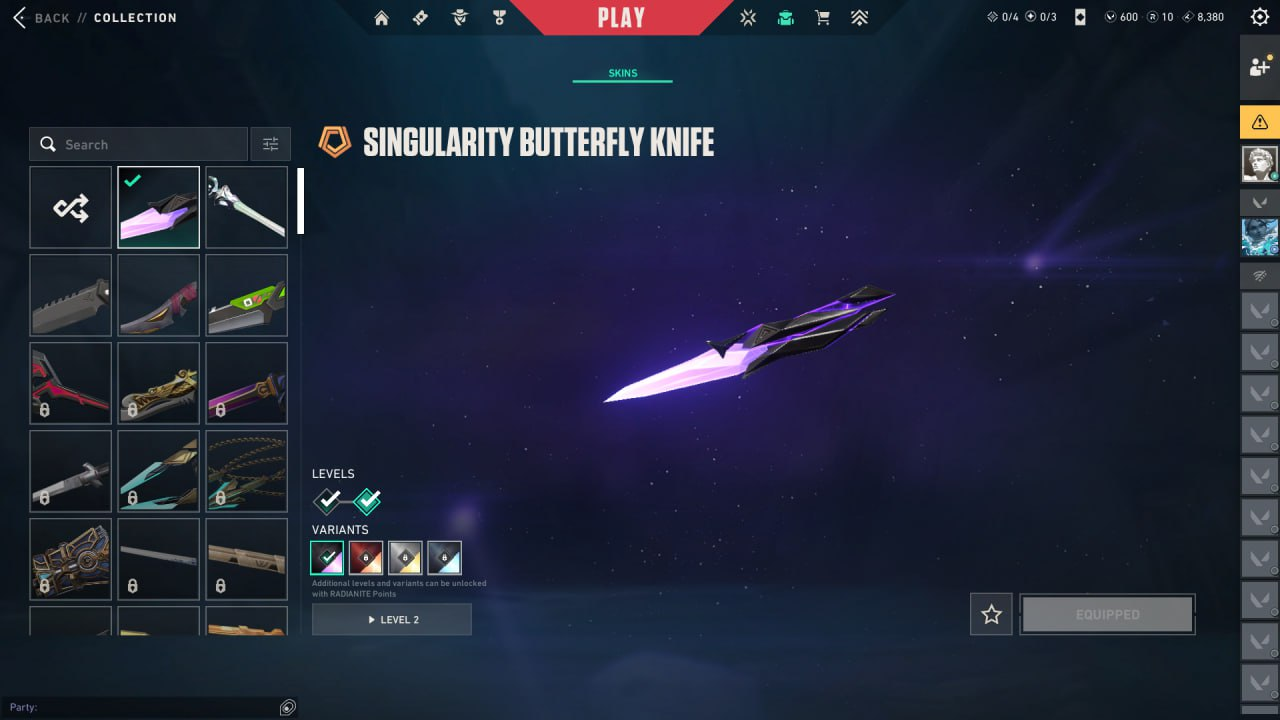Click the yellow warning alert icon
Image resolution: width=1280 pixels, height=720 pixels.
tap(1259, 122)
